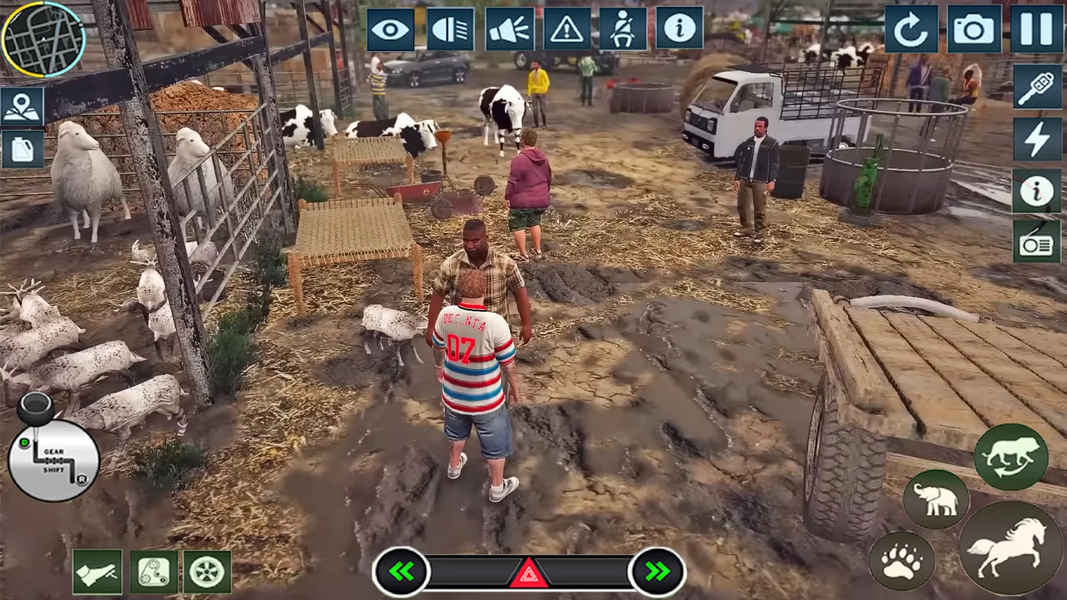The image size is (1067, 600).
Task: Tap the car key remote button
Action: (x=1037, y=87)
